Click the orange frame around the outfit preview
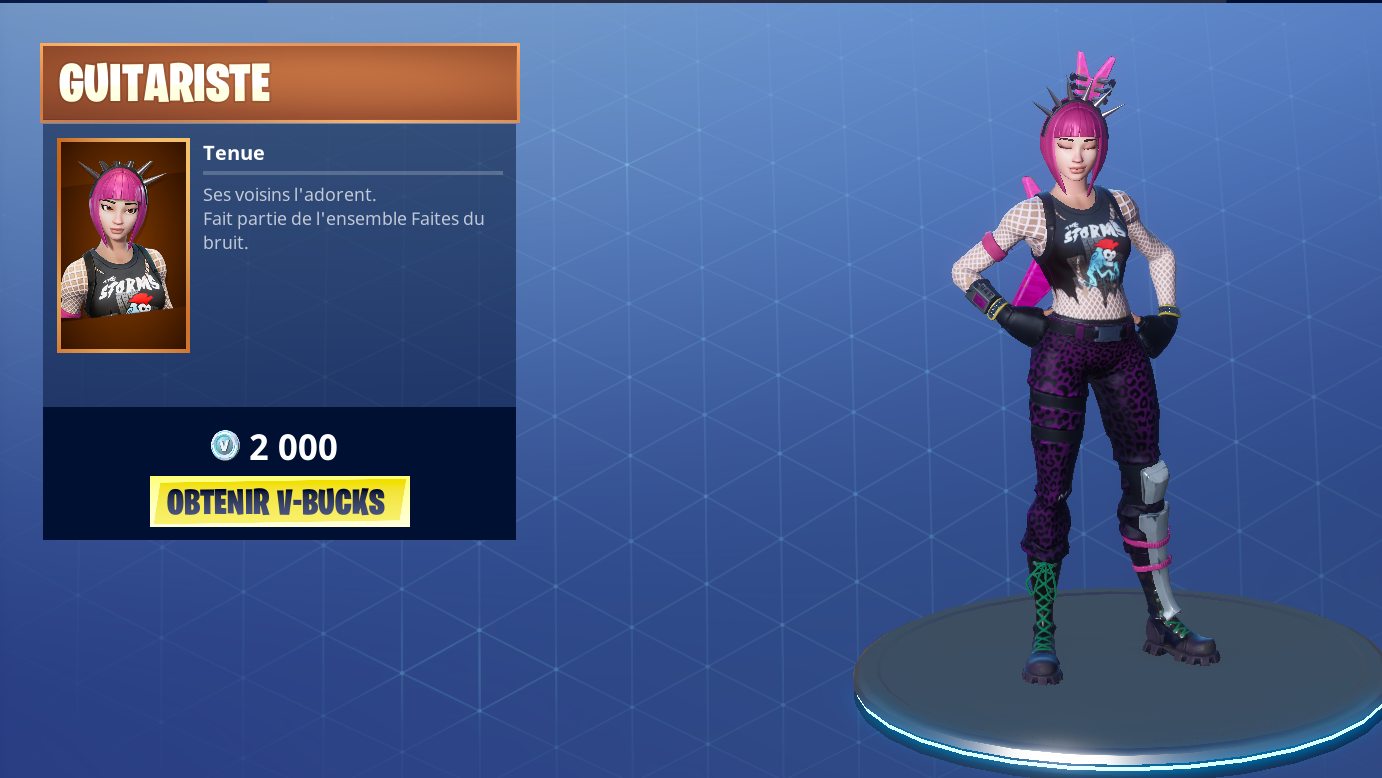 (x=122, y=140)
